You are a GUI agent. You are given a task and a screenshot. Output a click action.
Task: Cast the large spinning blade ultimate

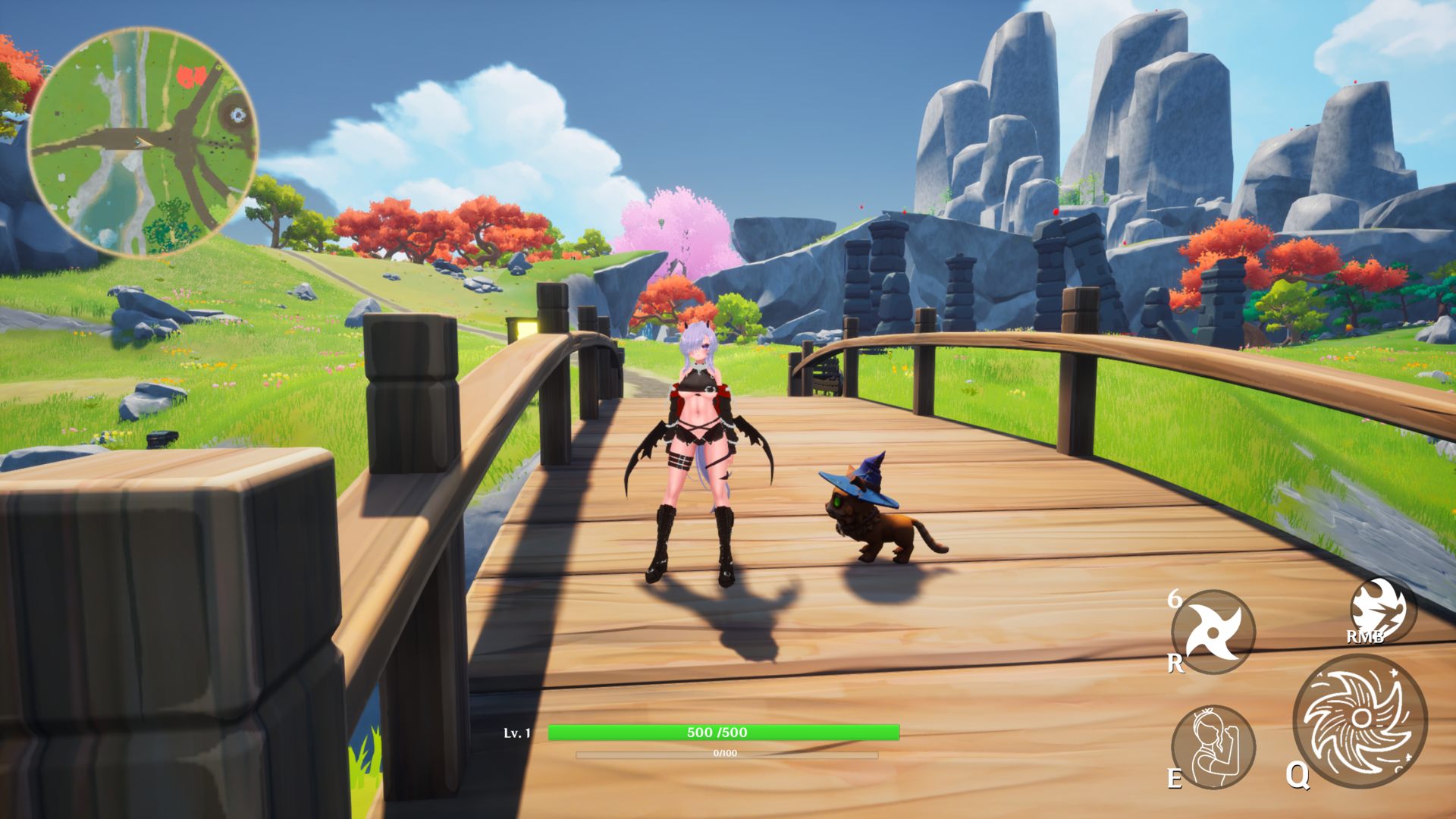point(1360,720)
